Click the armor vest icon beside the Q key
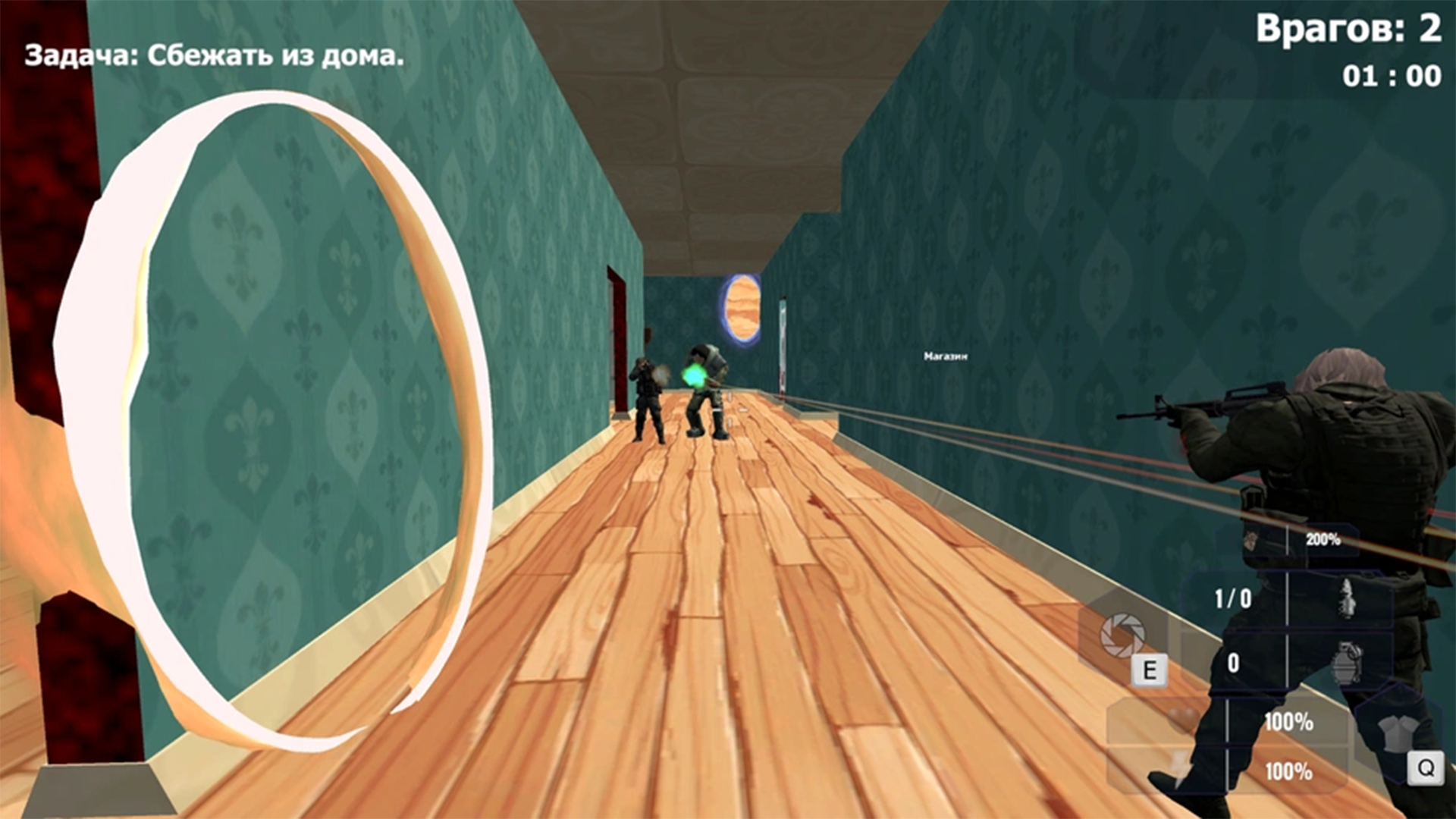1456x819 pixels. pos(1394,734)
